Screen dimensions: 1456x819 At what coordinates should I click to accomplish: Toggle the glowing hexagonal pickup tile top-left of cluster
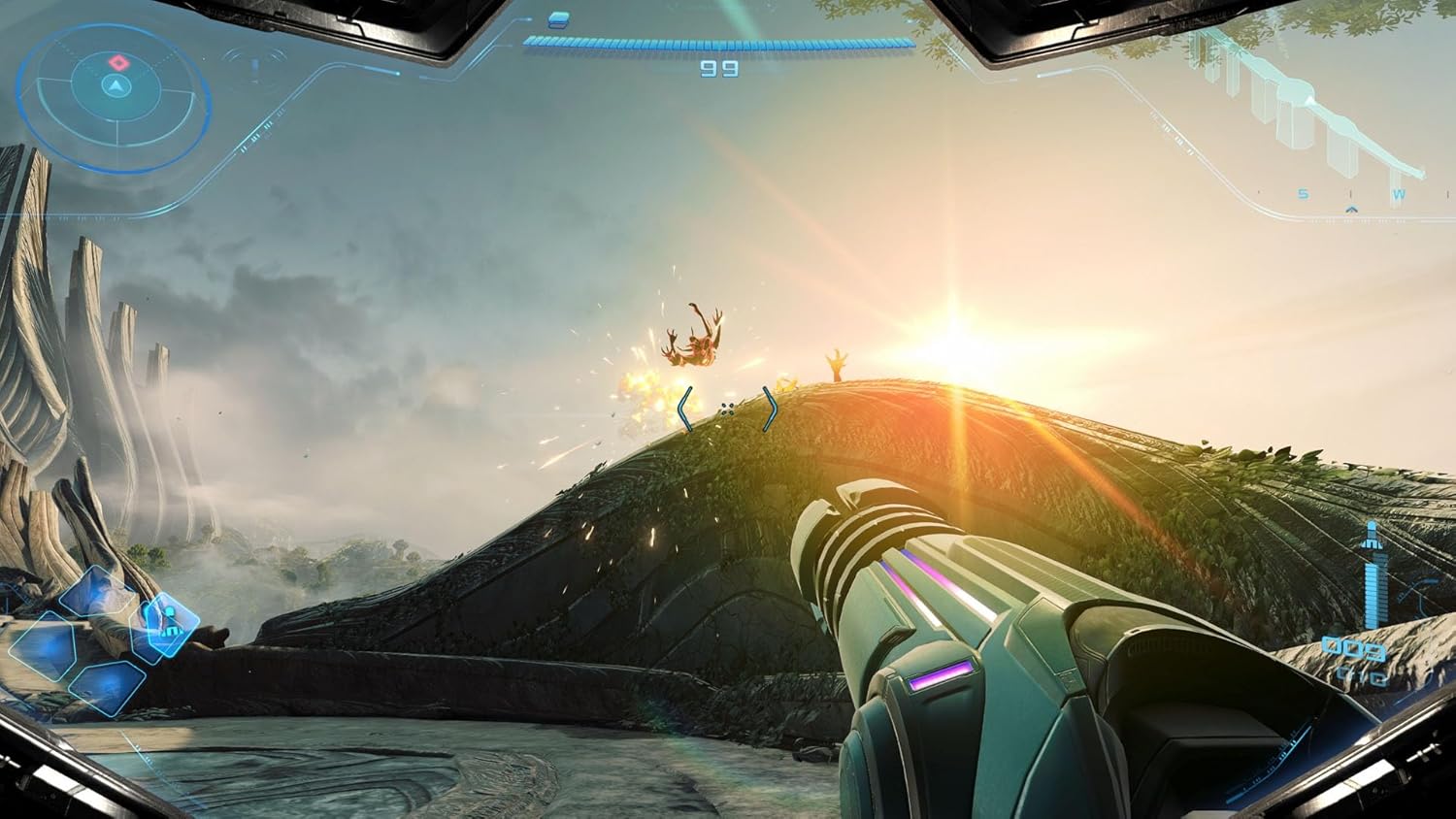click(97, 590)
